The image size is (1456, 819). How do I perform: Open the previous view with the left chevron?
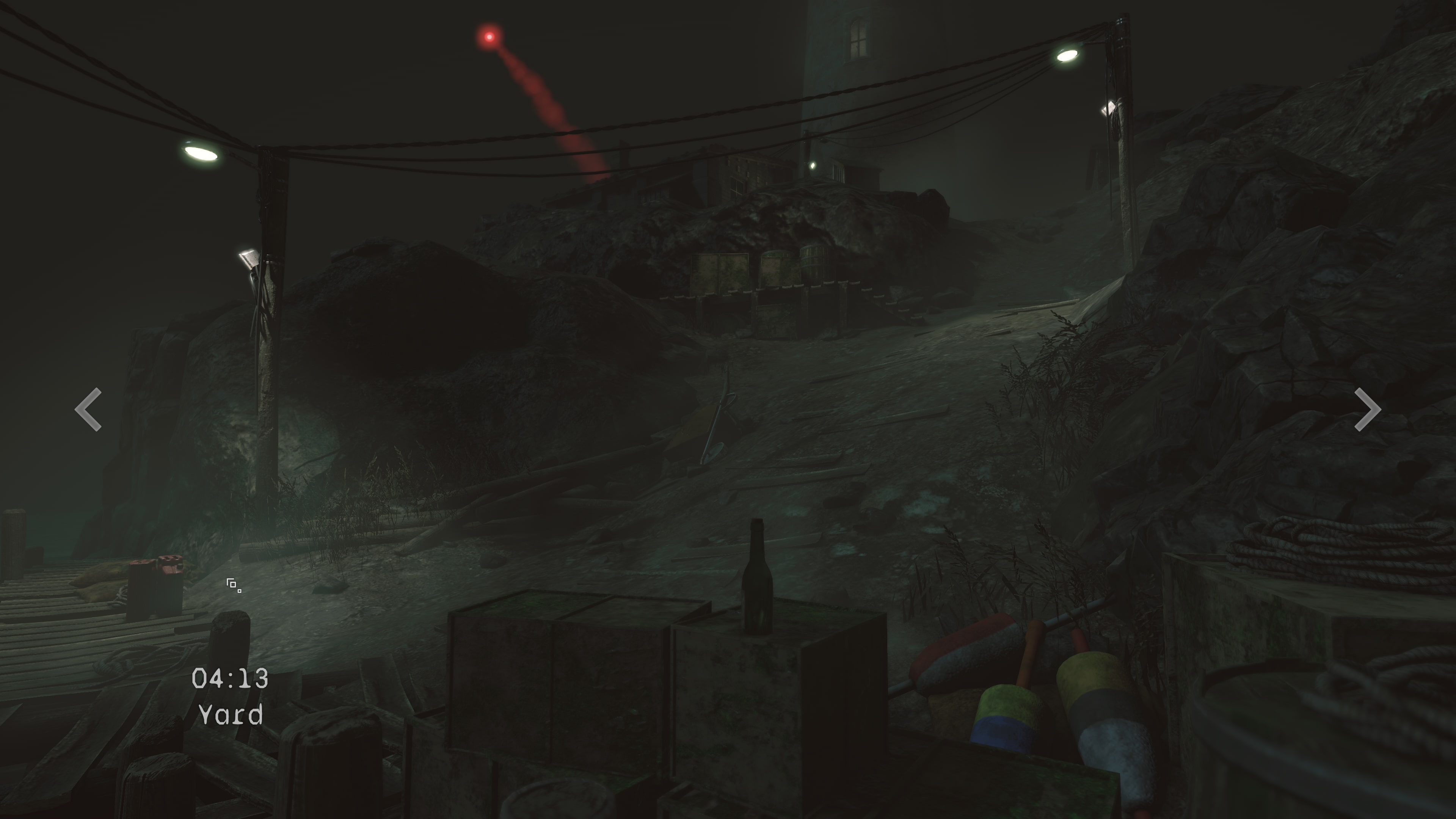click(x=88, y=409)
